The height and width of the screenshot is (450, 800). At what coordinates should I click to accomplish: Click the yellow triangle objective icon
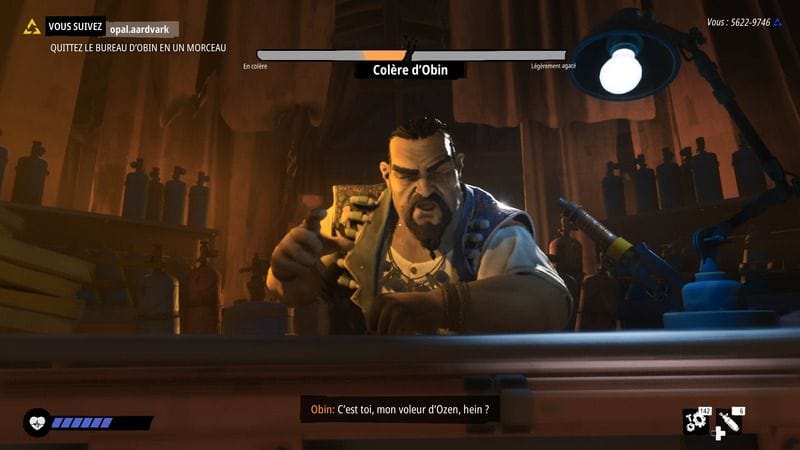point(32,27)
